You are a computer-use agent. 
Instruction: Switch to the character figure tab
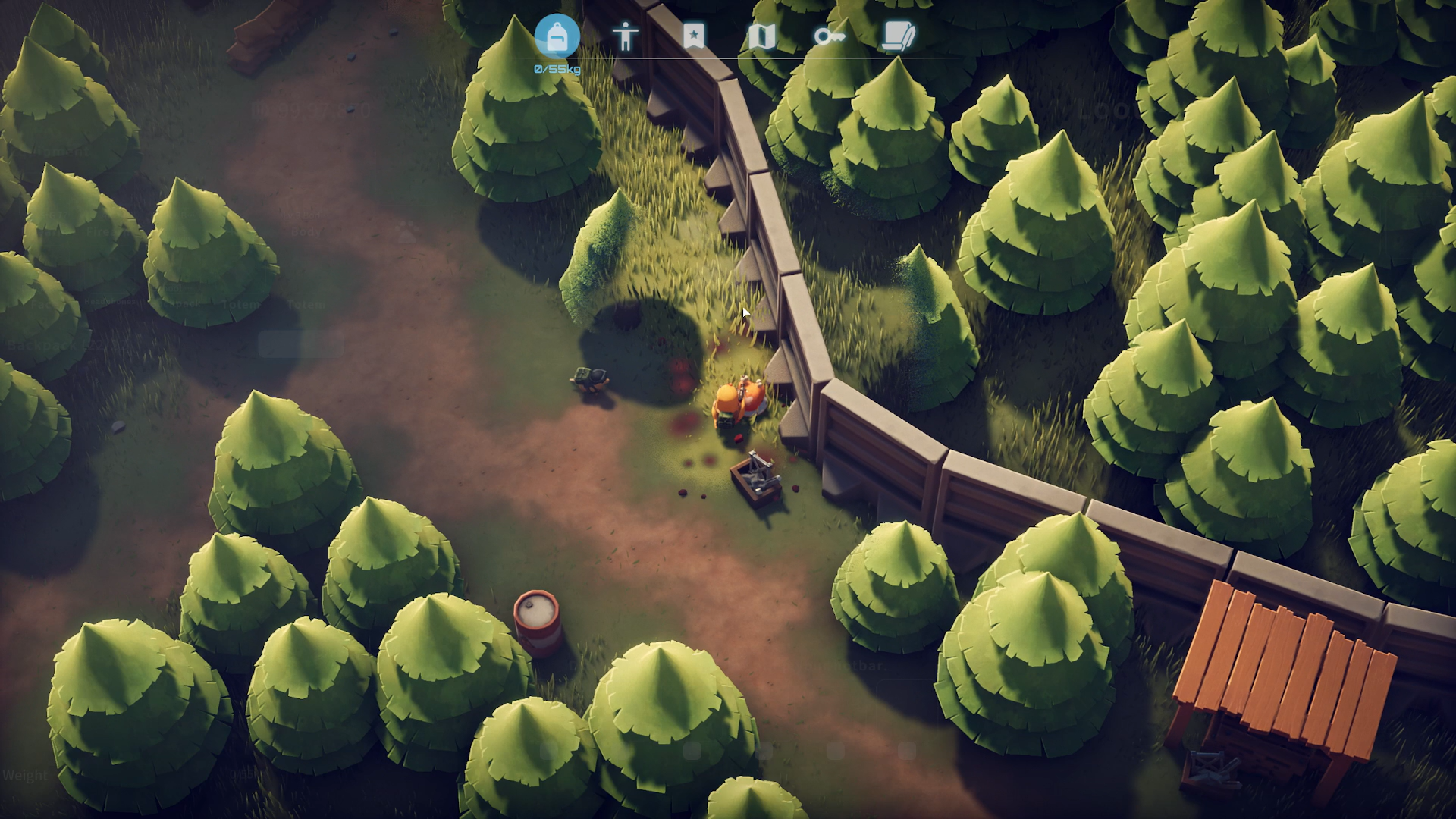[x=626, y=36]
